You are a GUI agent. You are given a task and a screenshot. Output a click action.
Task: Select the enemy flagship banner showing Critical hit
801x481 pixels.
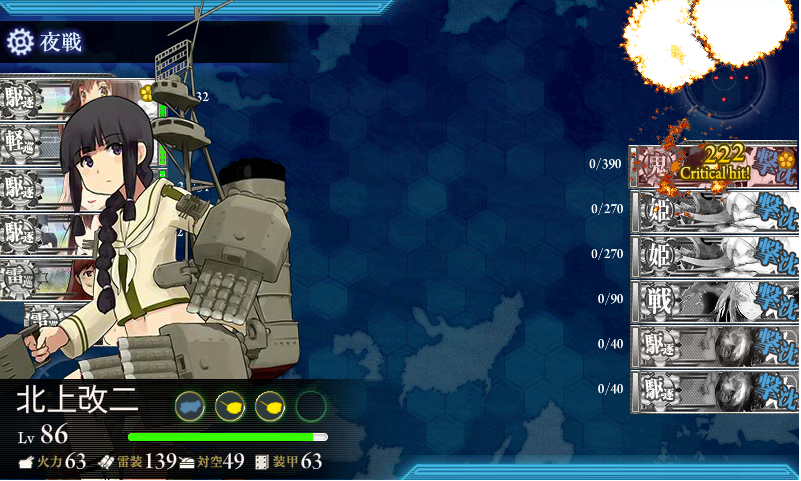click(x=713, y=164)
